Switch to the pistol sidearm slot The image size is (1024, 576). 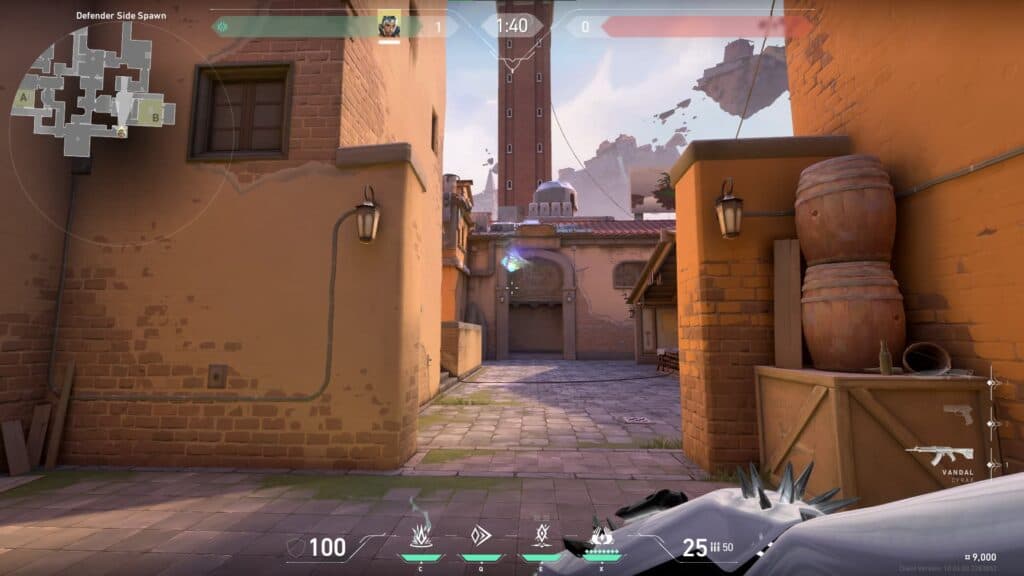[957, 414]
